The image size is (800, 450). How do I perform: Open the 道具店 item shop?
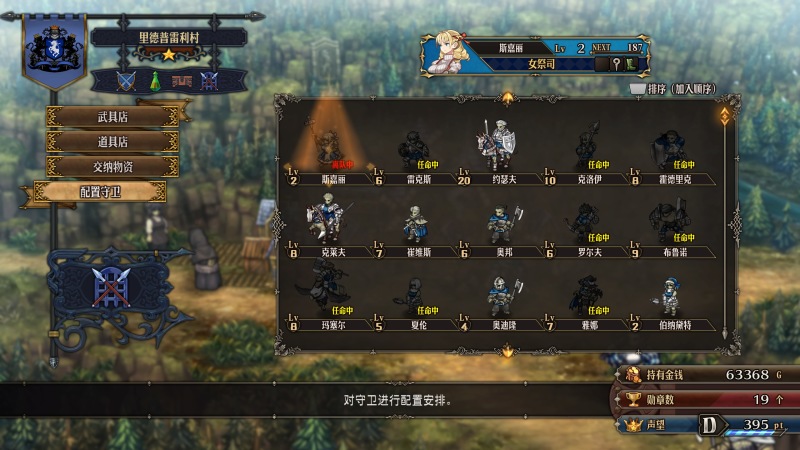(x=112, y=141)
